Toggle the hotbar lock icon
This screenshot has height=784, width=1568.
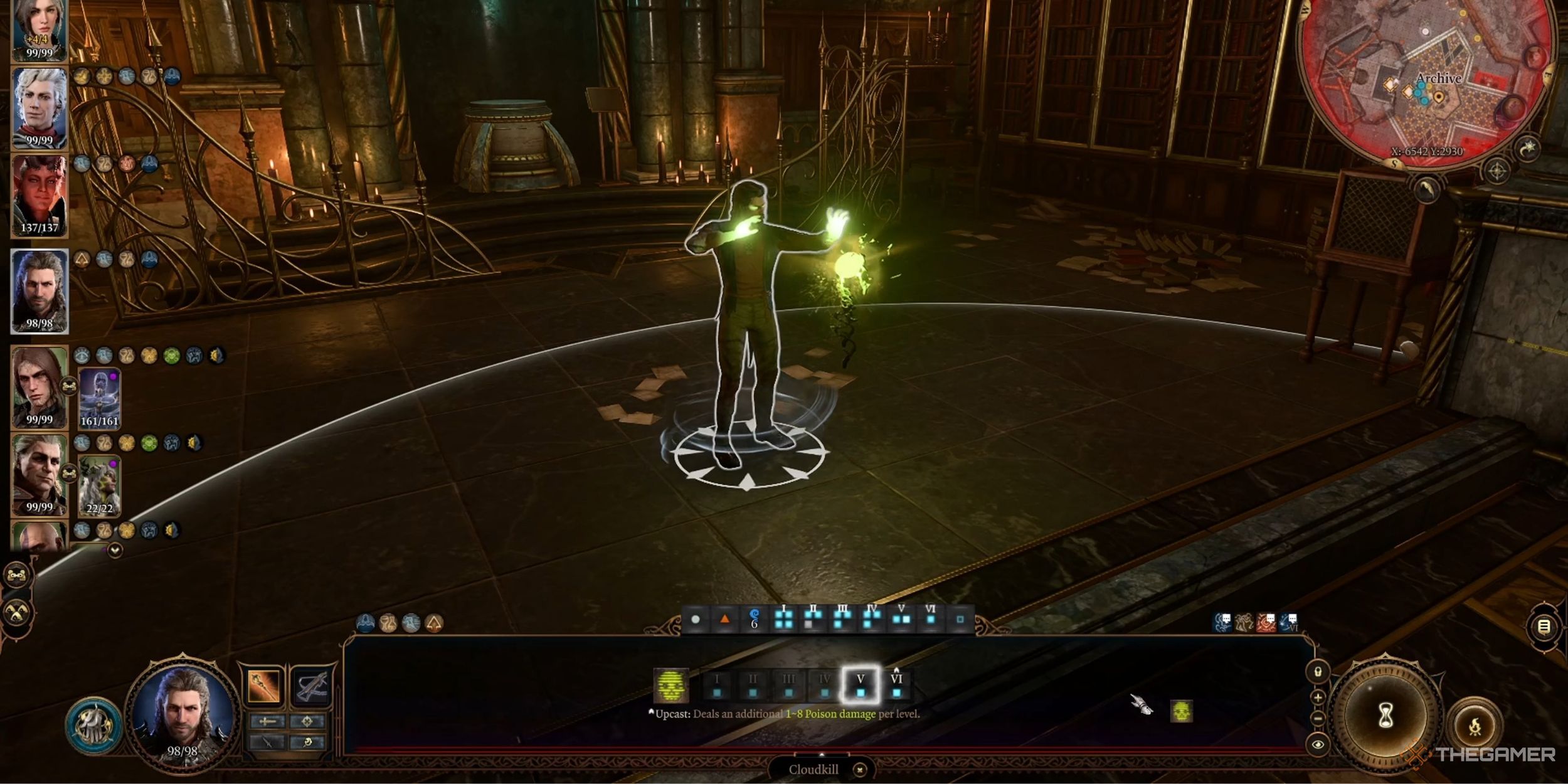tap(1318, 672)
